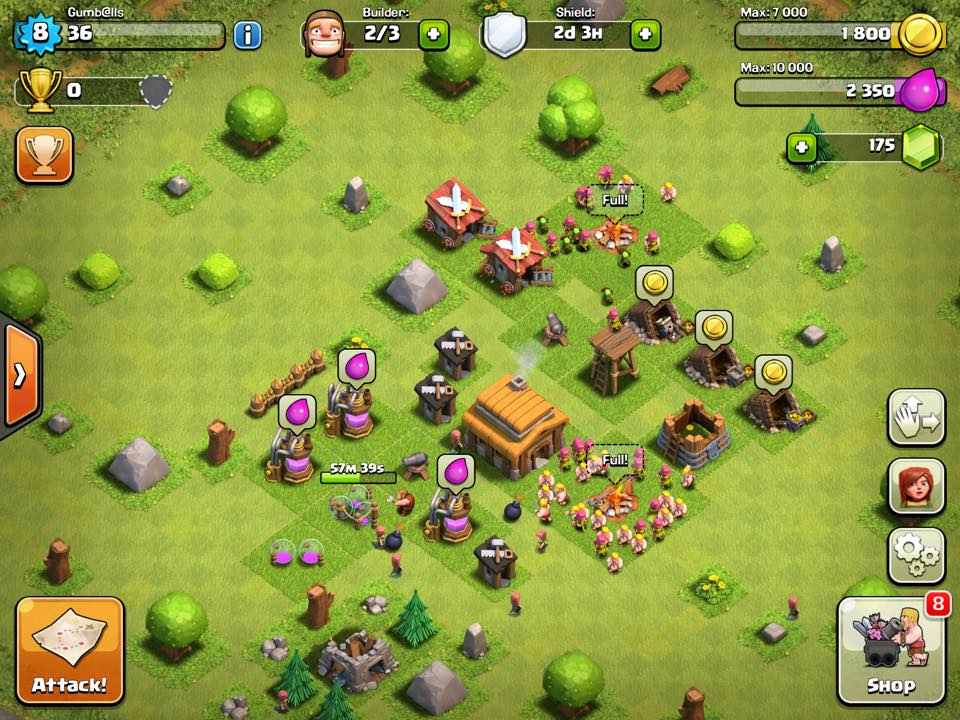This screenshot has height=720, width=960.
Task: Activate the hand-arrow layout edit button
Action: (916, 418)
